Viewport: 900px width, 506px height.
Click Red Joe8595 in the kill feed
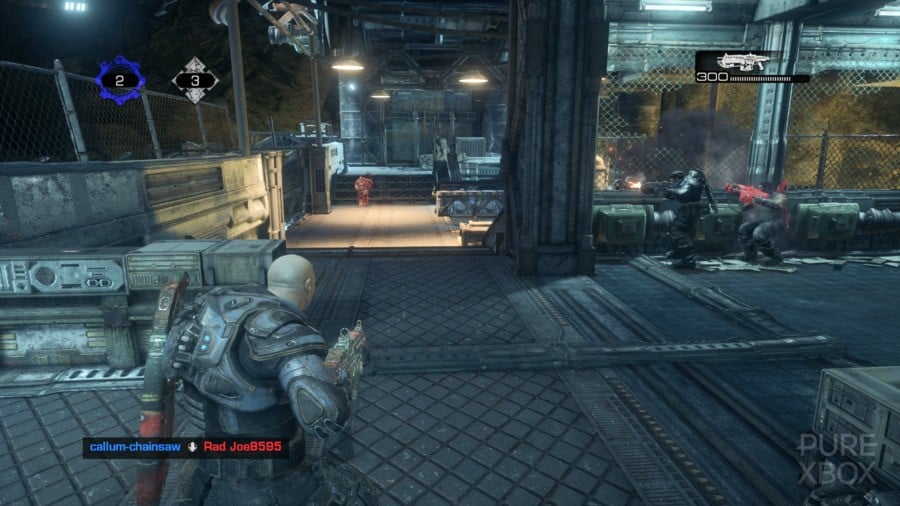(x=243, y=447)
